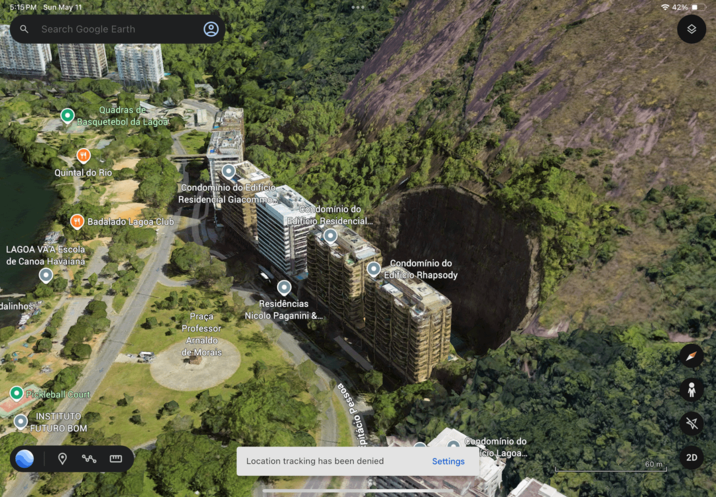The image size is (716, 497).
Task: Reset orientation with the compass button
Action: [691, 356]
